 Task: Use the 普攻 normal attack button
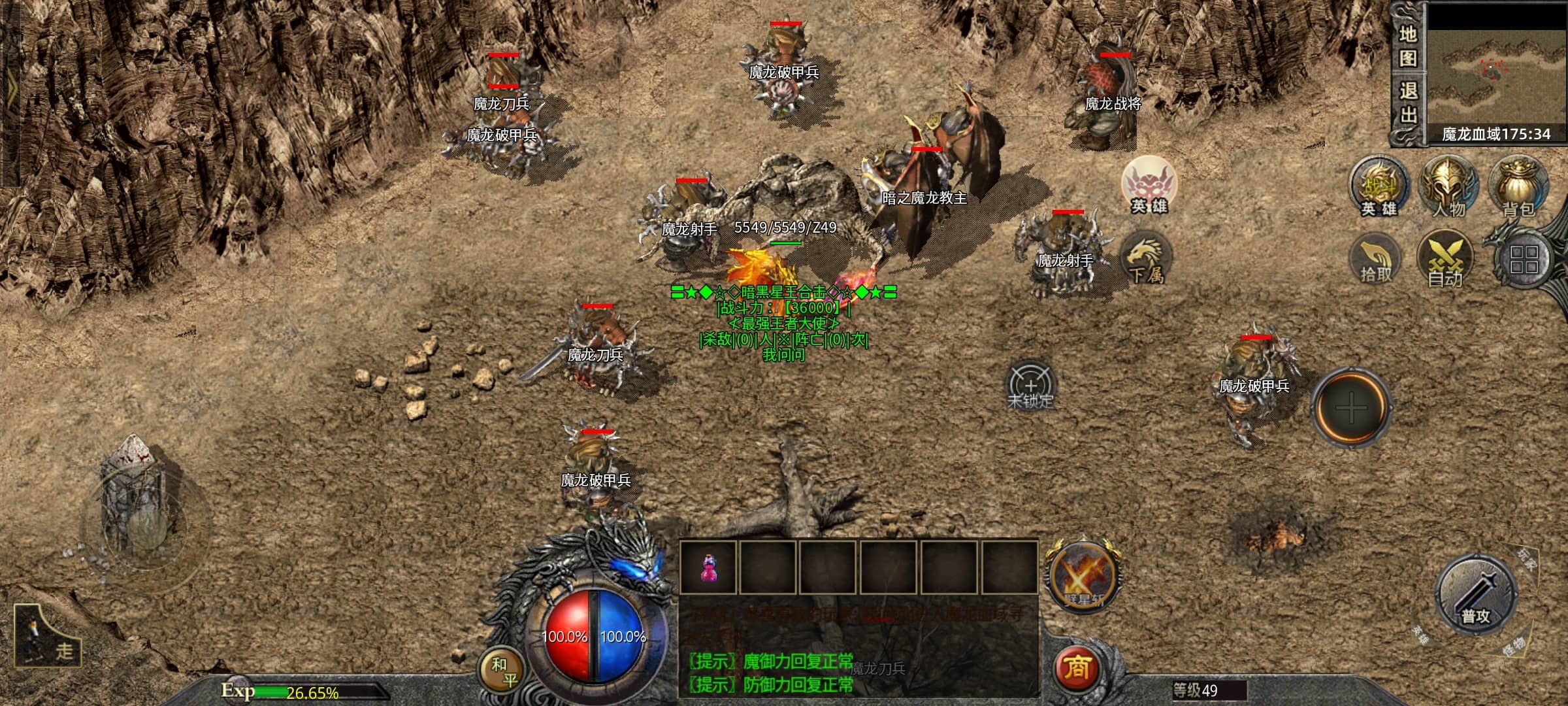tap(1475, 596)
